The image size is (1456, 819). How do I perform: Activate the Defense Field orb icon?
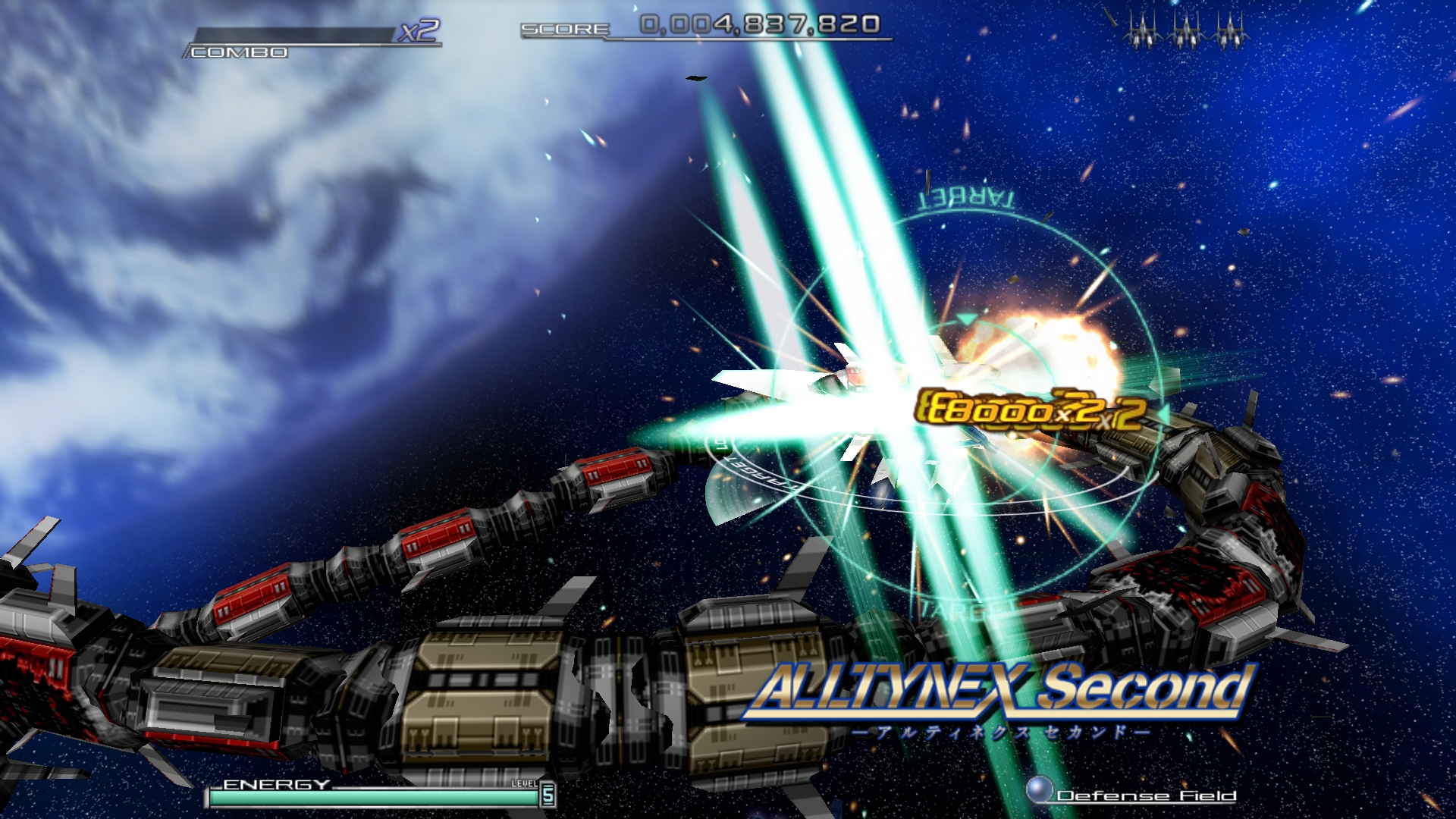[x=1039, y=789]
